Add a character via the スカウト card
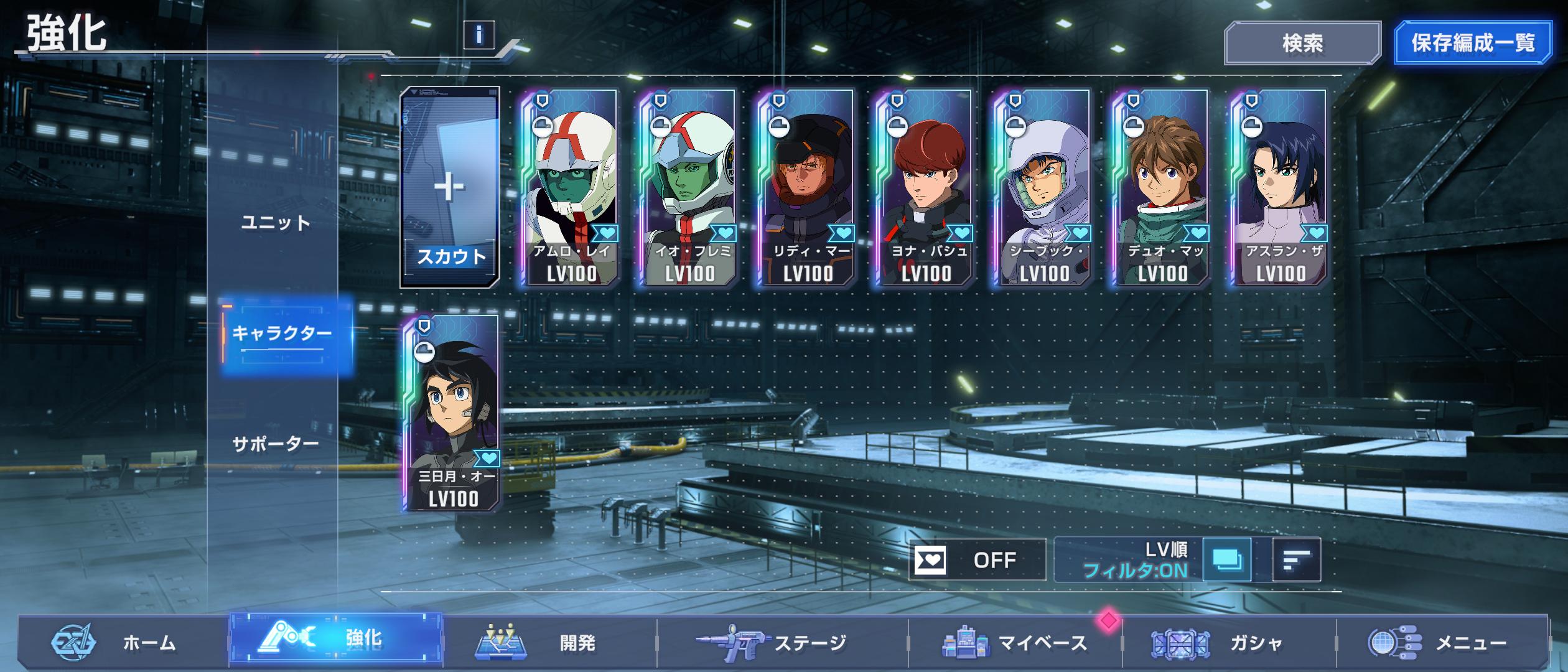The width and height of the screenshot is (1568, 672). (x=449, y=187)
